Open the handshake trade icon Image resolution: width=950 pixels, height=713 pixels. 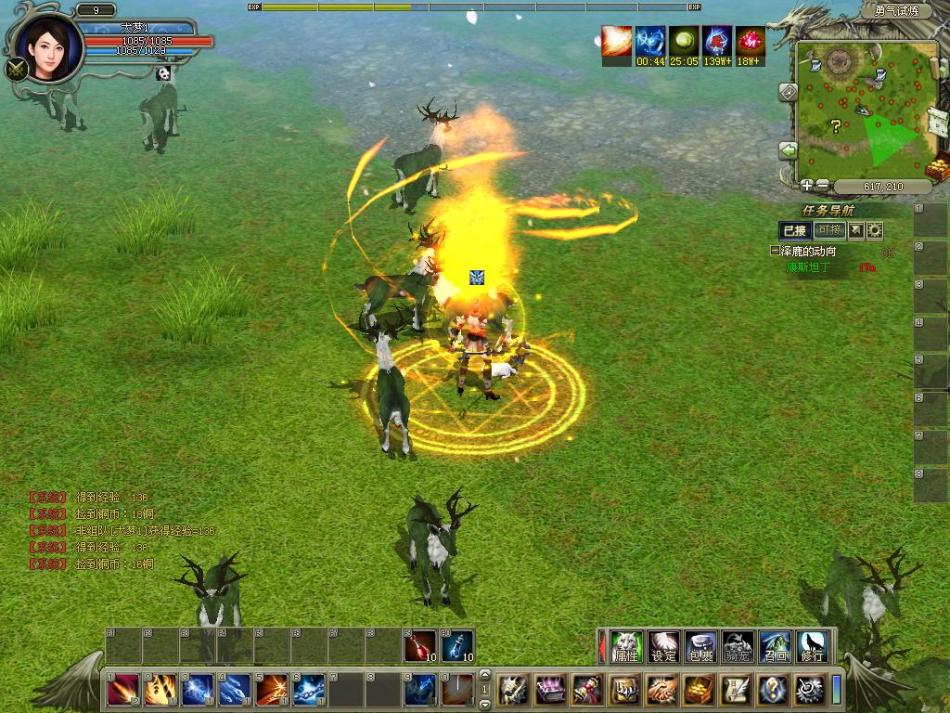coord(661,689)
